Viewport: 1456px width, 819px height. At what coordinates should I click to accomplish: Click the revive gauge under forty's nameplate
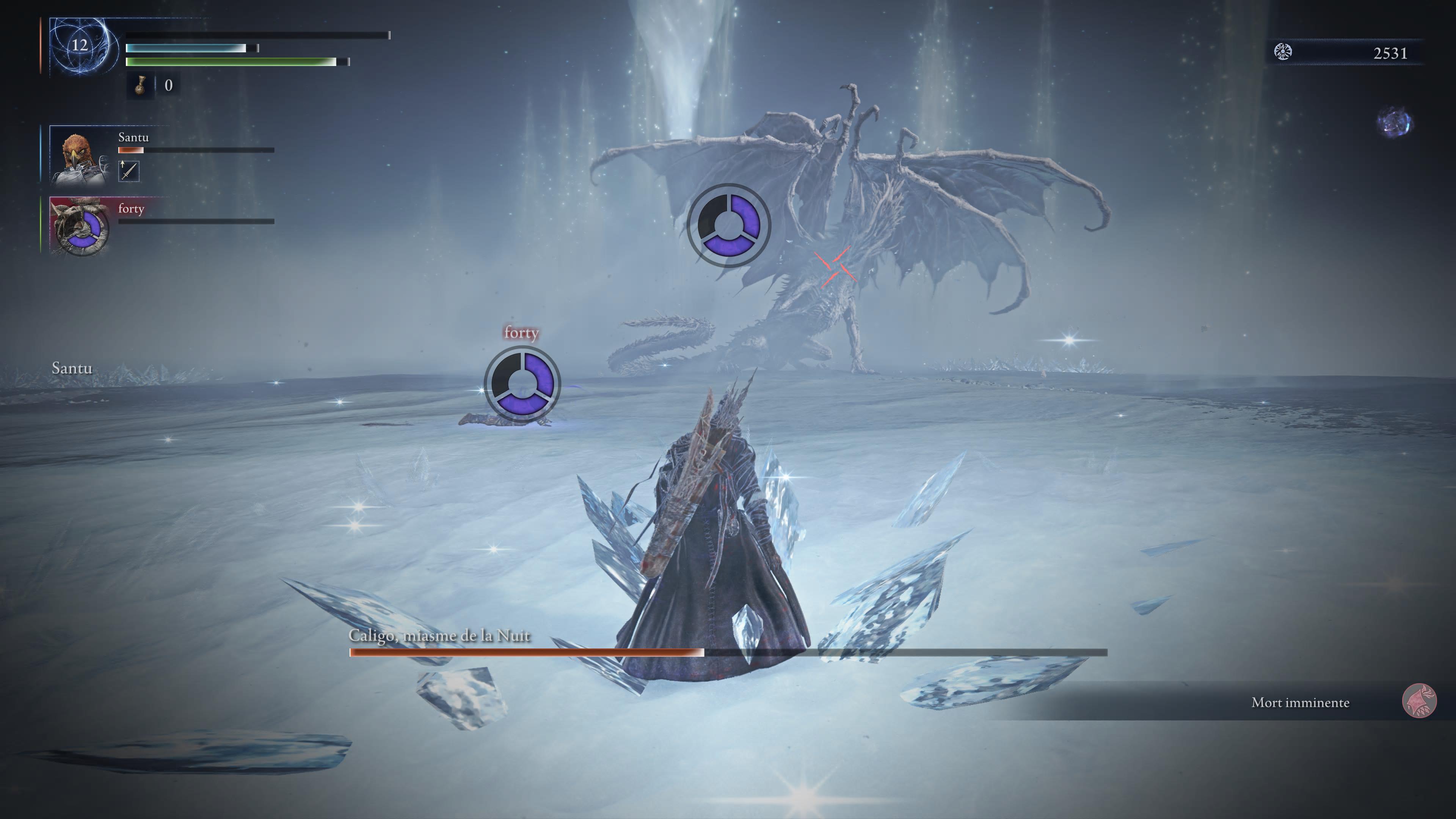pyautogui.click(x=522, y=384)
